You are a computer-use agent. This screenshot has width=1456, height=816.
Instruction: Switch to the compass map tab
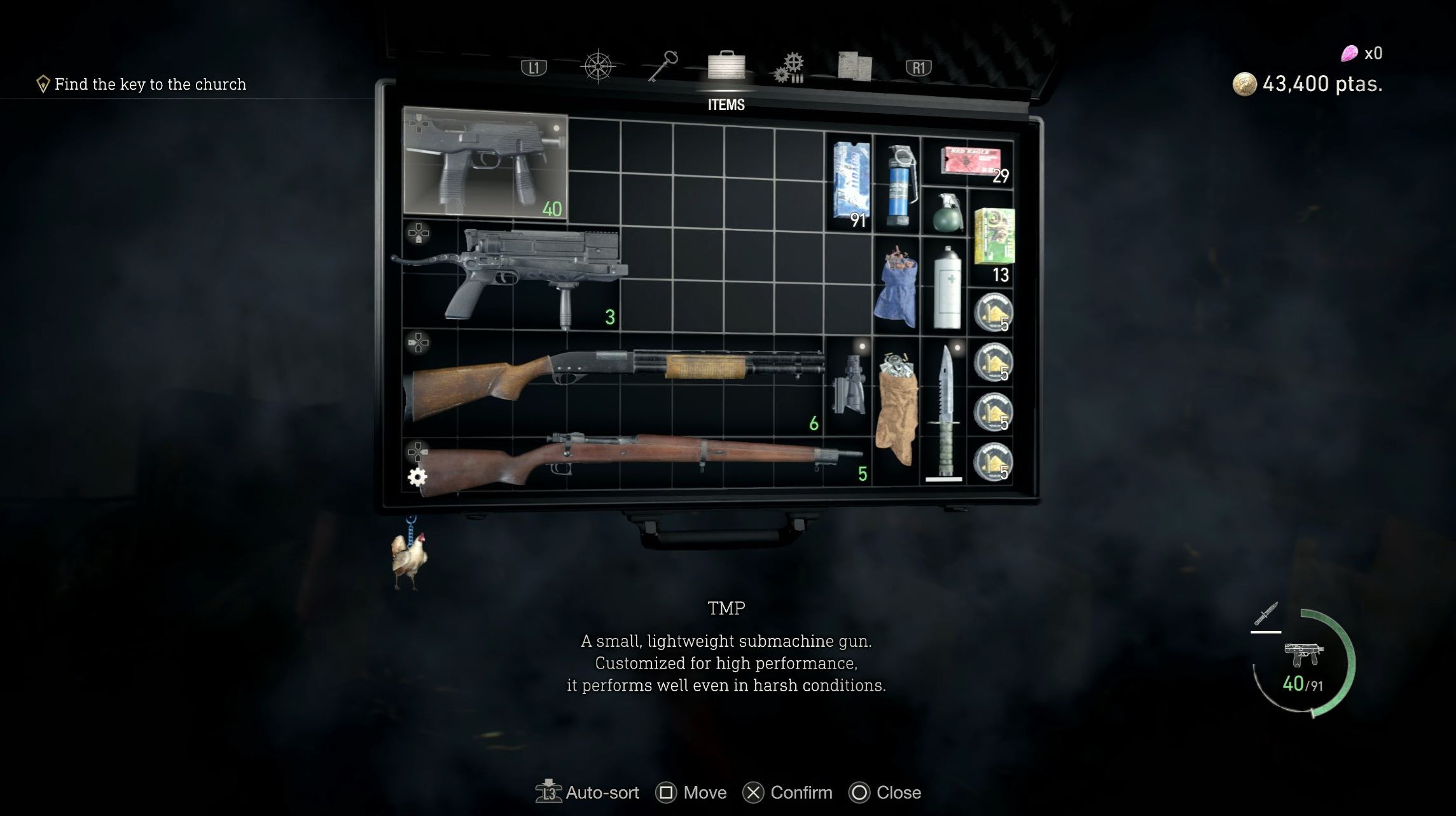[598, 67]
